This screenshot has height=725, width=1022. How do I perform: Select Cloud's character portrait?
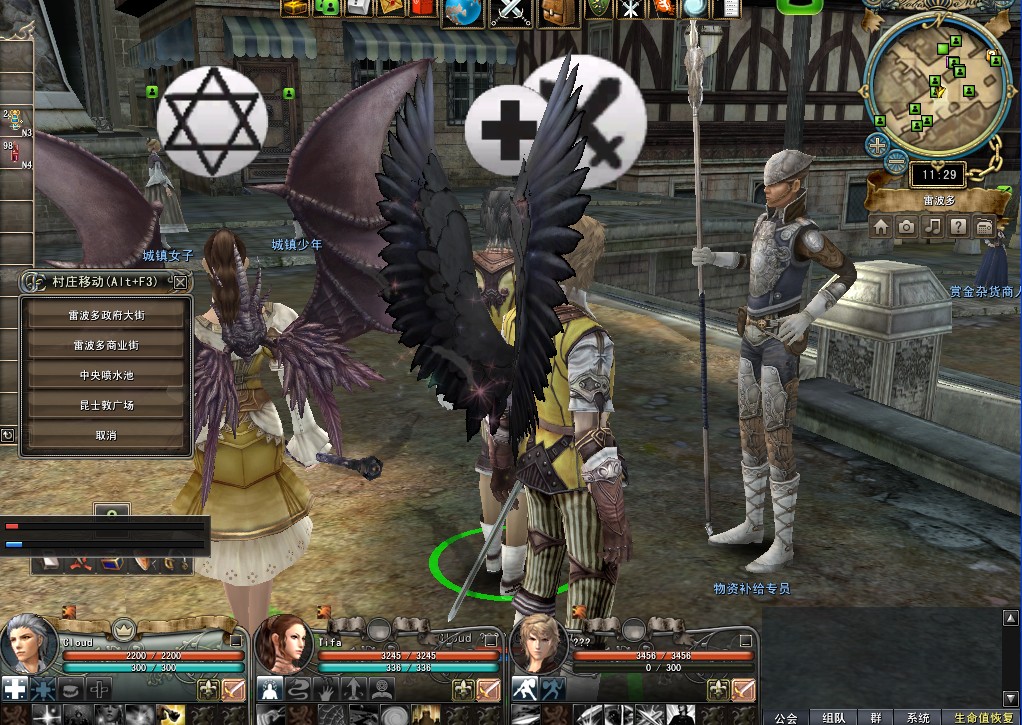pyautogui.click(x=28, y=643)
